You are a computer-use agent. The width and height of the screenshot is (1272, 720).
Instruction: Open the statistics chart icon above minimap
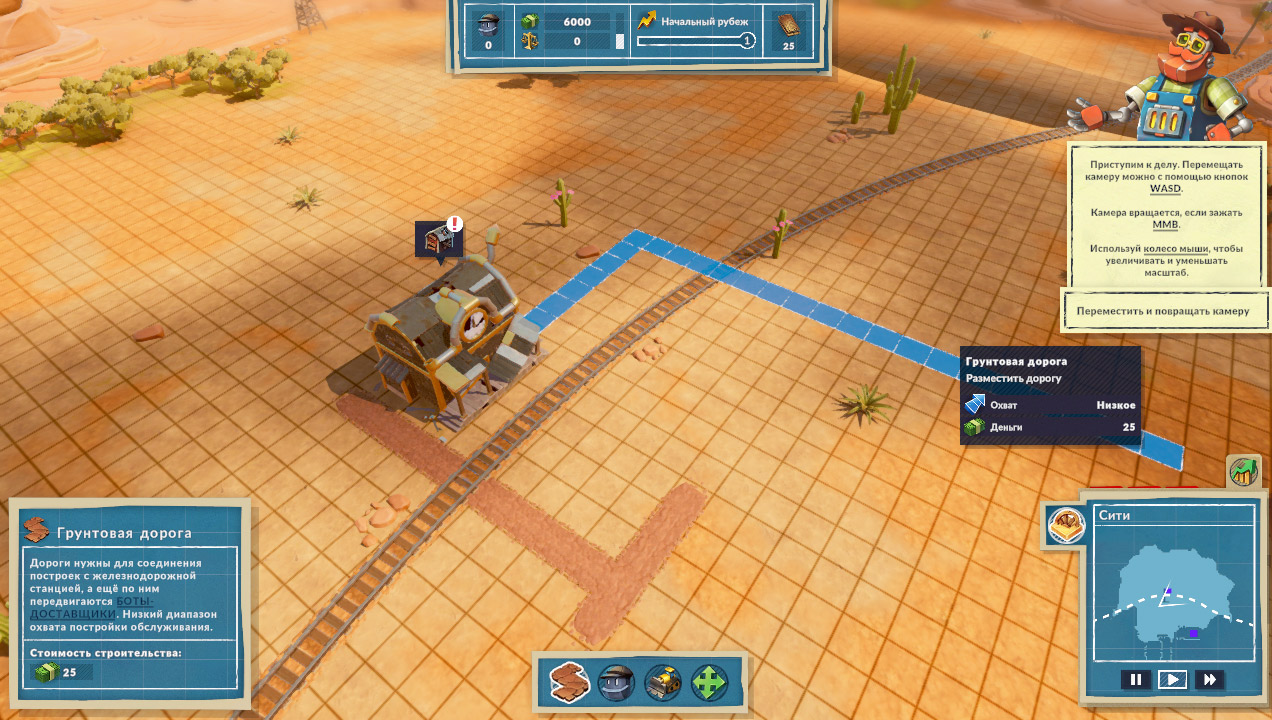pyautogui.click(x=1242, y=472)
